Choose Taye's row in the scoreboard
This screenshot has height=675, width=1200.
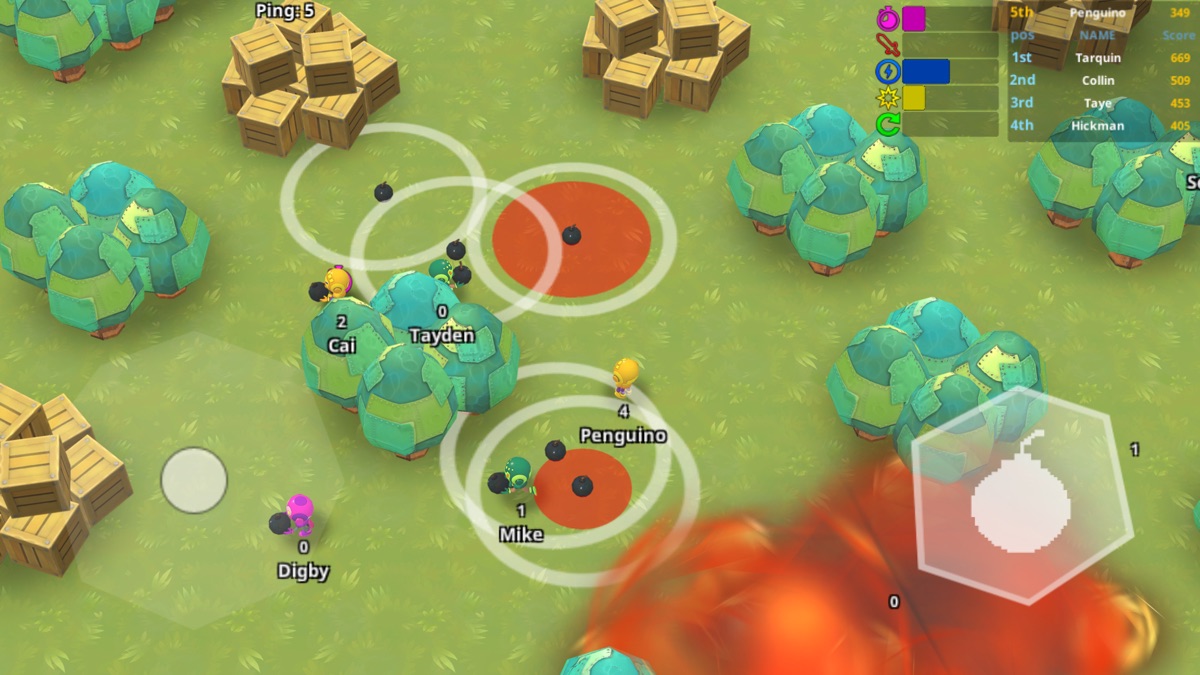1100,103
